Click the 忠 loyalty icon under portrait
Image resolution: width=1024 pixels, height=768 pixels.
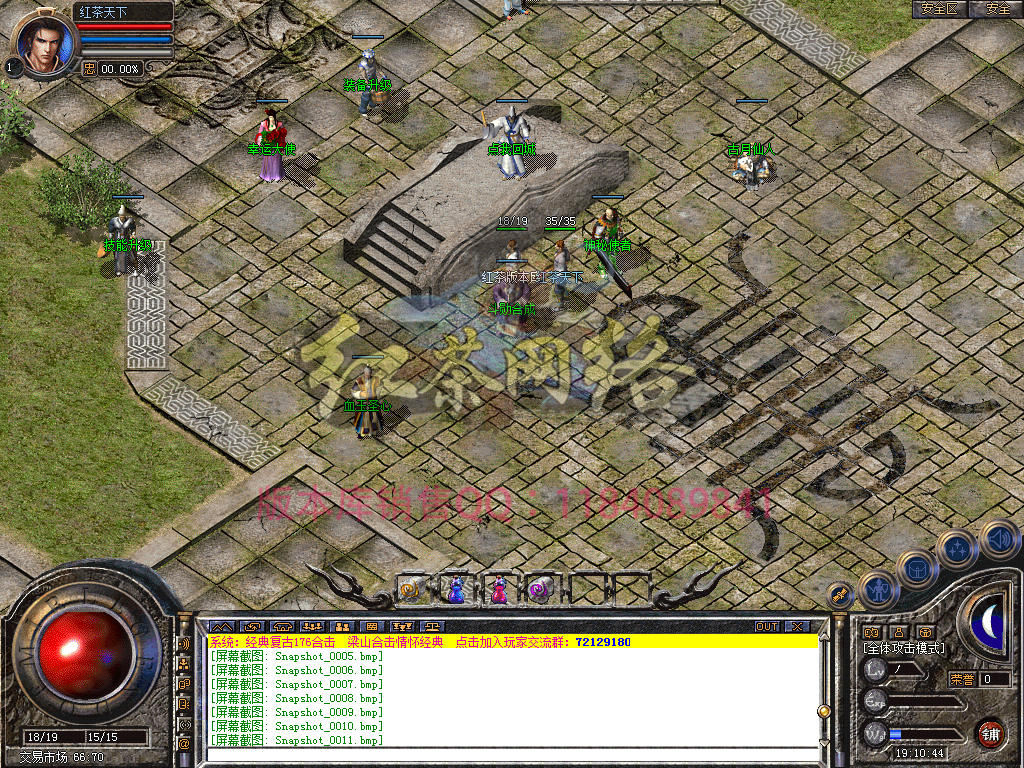89,68
